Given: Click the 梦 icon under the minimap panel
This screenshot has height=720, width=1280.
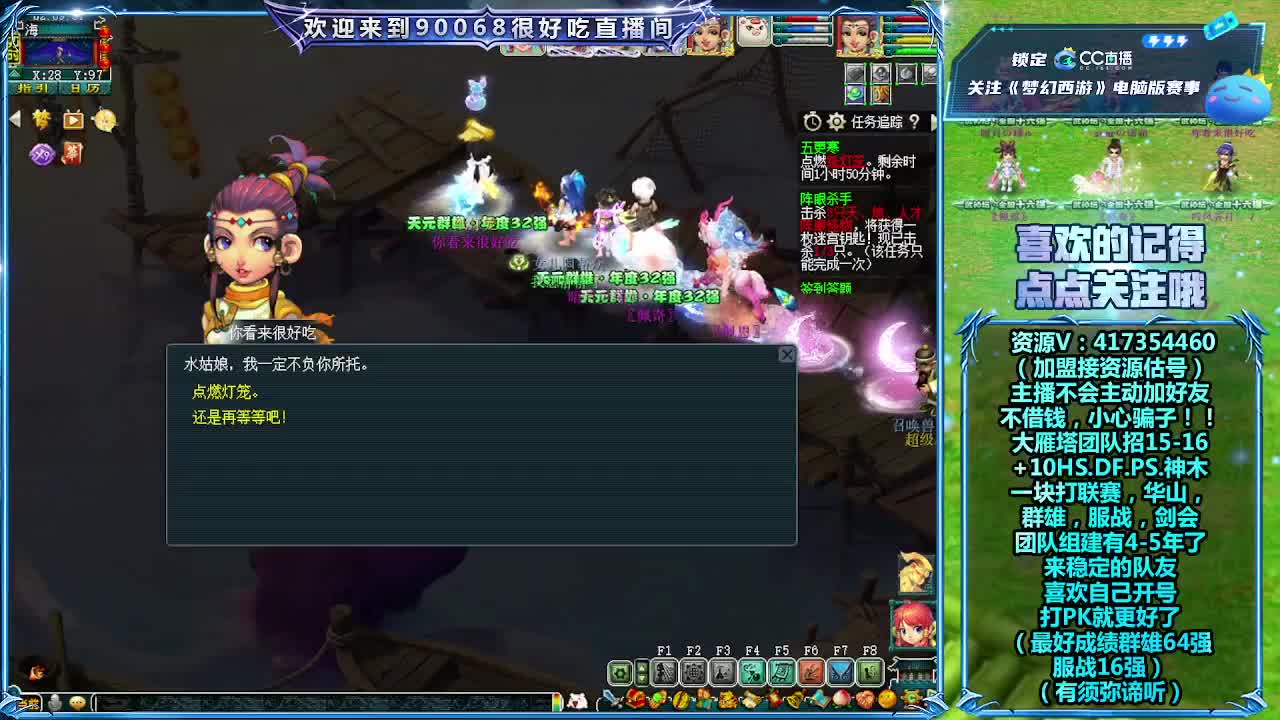Looking at the screenshot, I should (40, 119).
